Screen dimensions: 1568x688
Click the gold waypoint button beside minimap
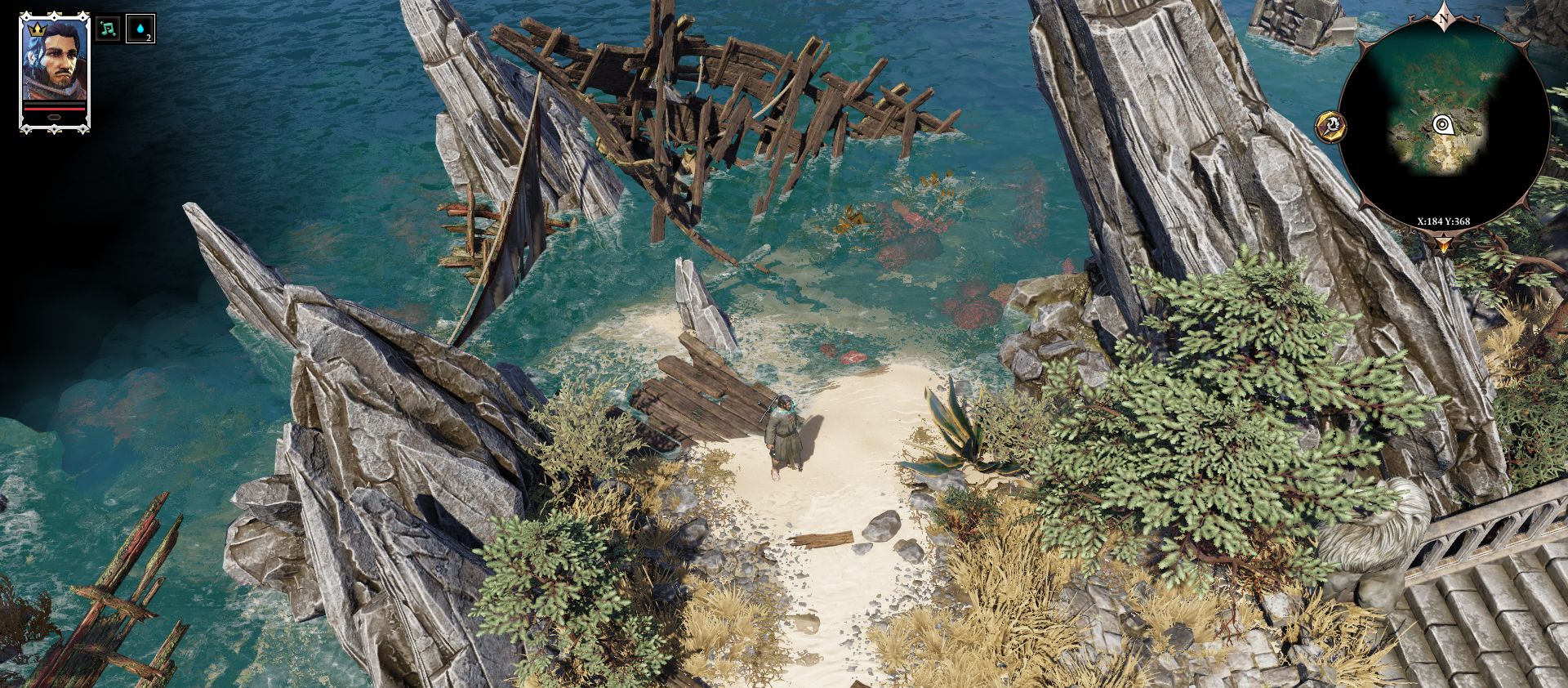click(1332, 126)
